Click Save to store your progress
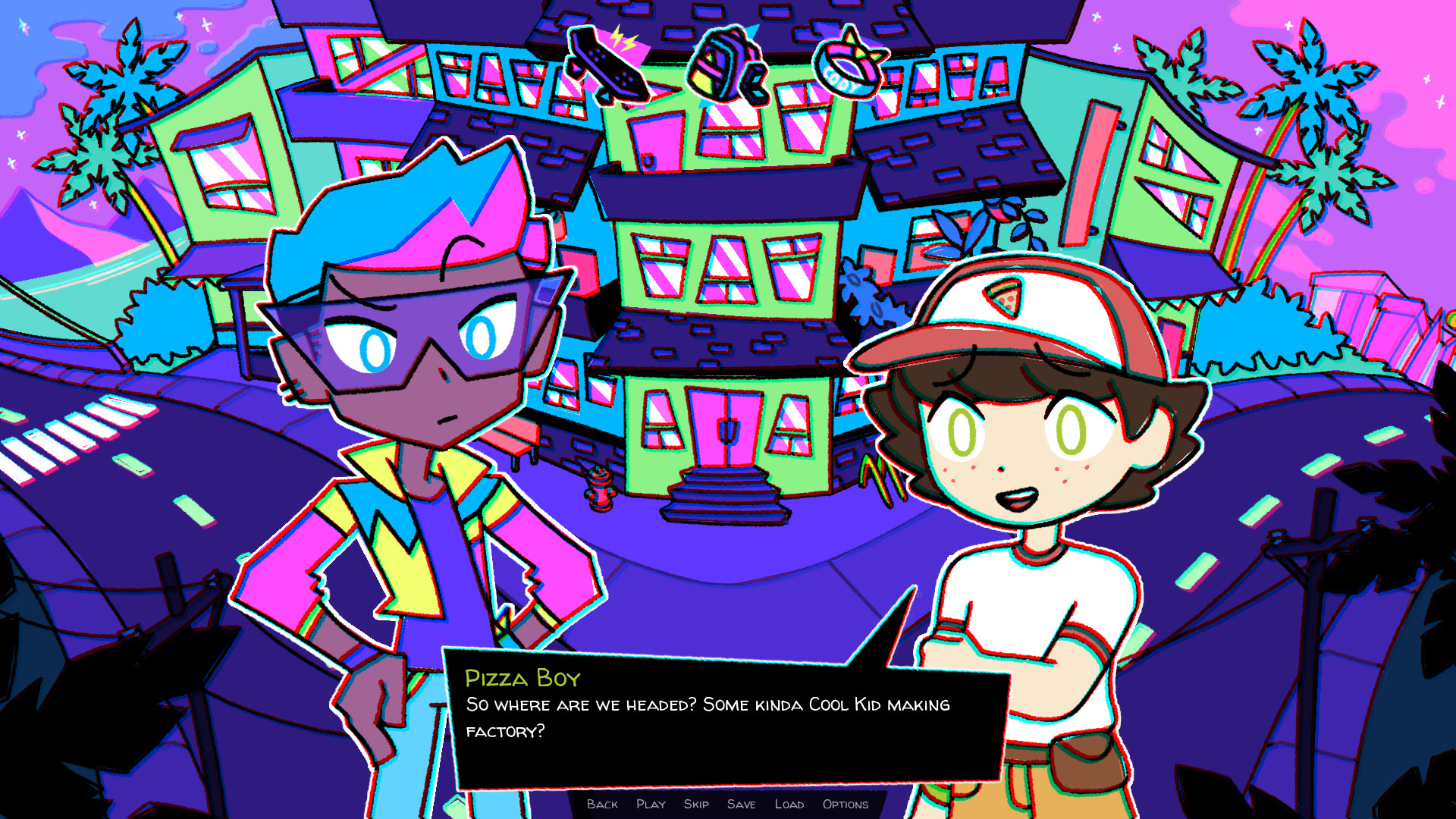The height and width of the screenshot is (819, 1456). coord(742,805)
